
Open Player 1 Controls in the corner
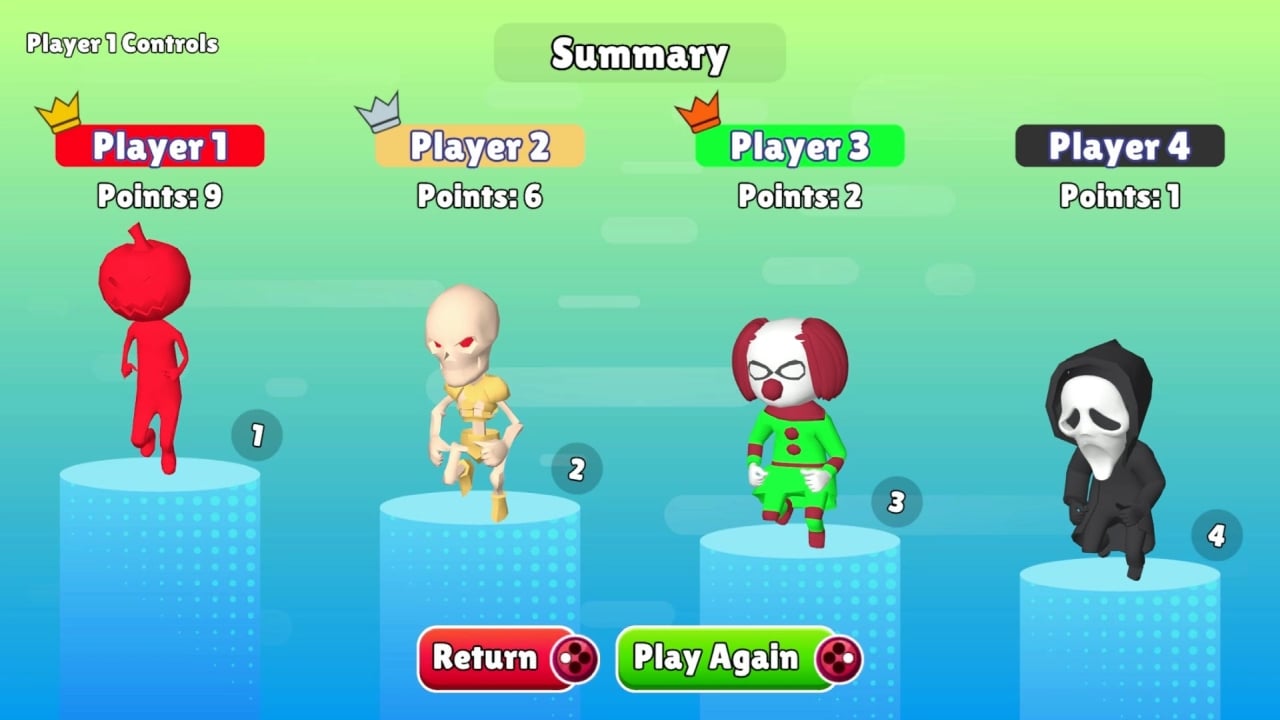[120, 44]
